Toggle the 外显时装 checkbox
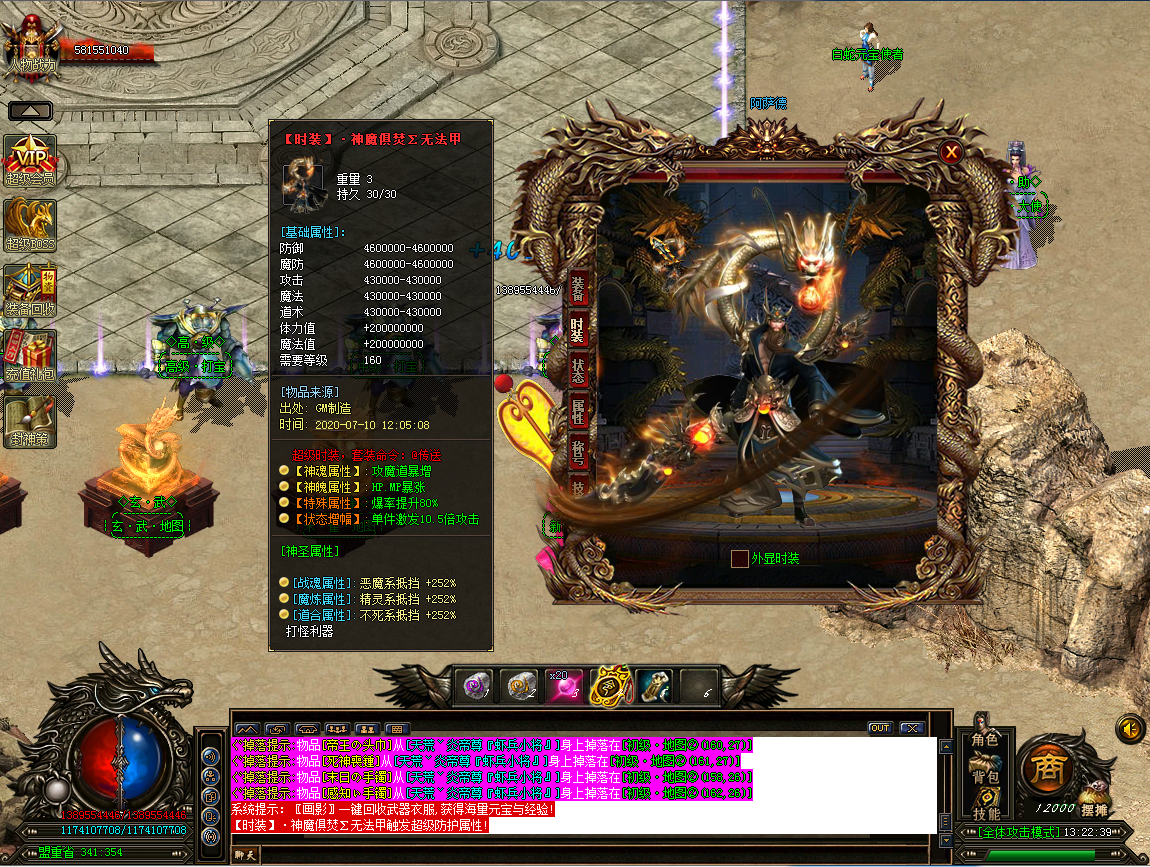The width and height of the screenshot is (1150, 867). point(740,558)
